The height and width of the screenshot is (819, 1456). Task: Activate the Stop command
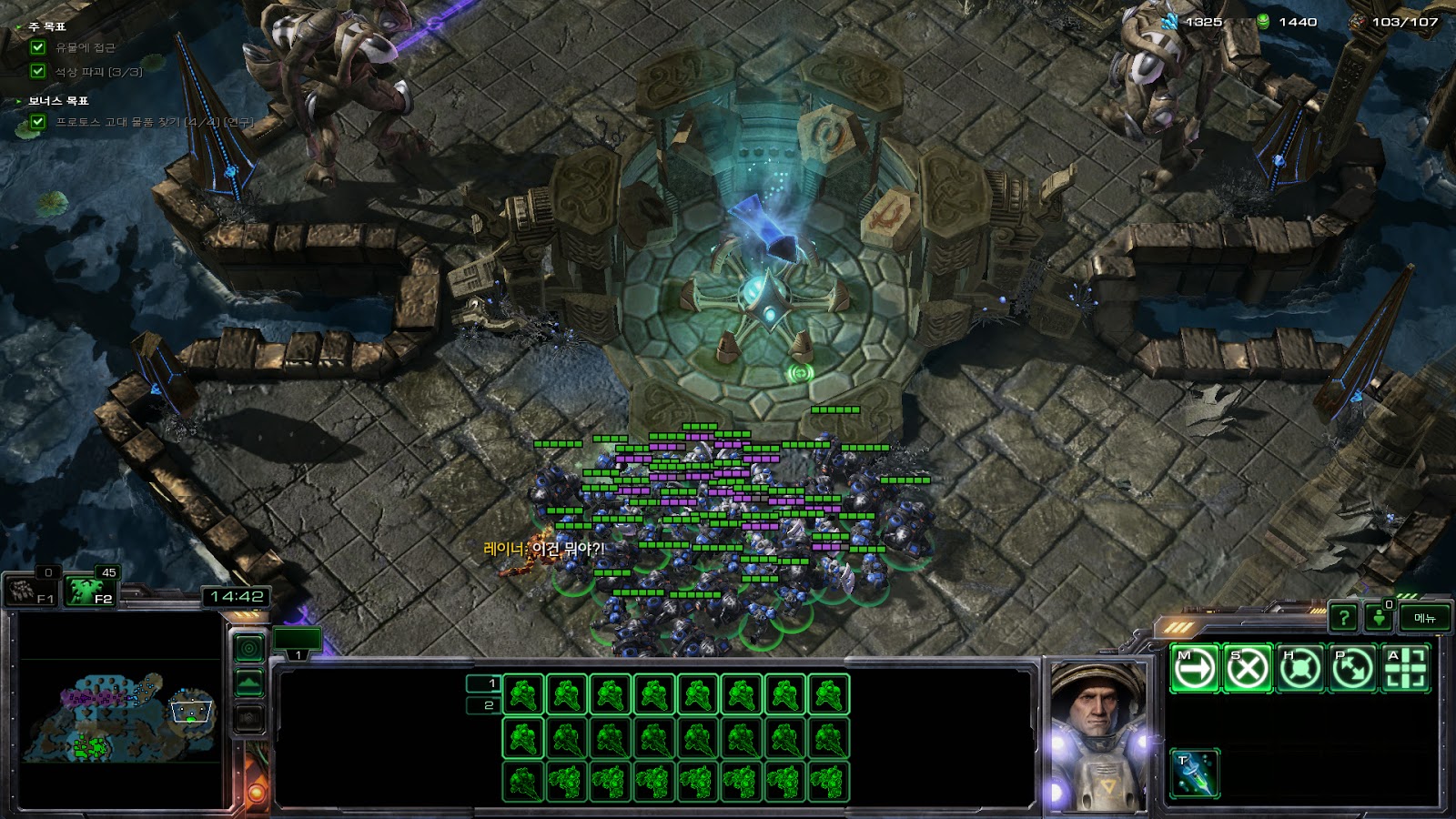click(x=1247, y=669)
